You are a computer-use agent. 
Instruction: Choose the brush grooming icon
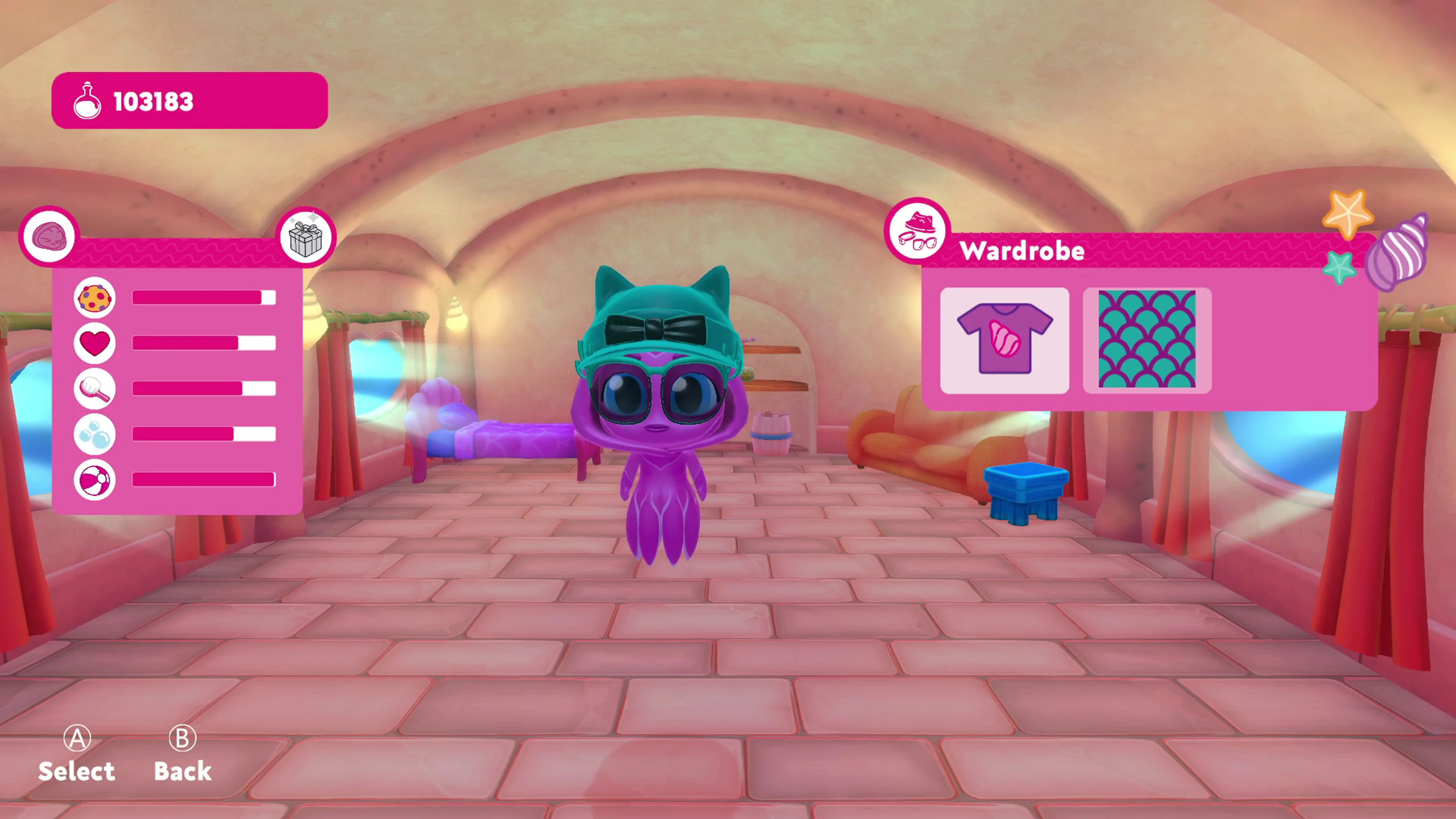94,389
